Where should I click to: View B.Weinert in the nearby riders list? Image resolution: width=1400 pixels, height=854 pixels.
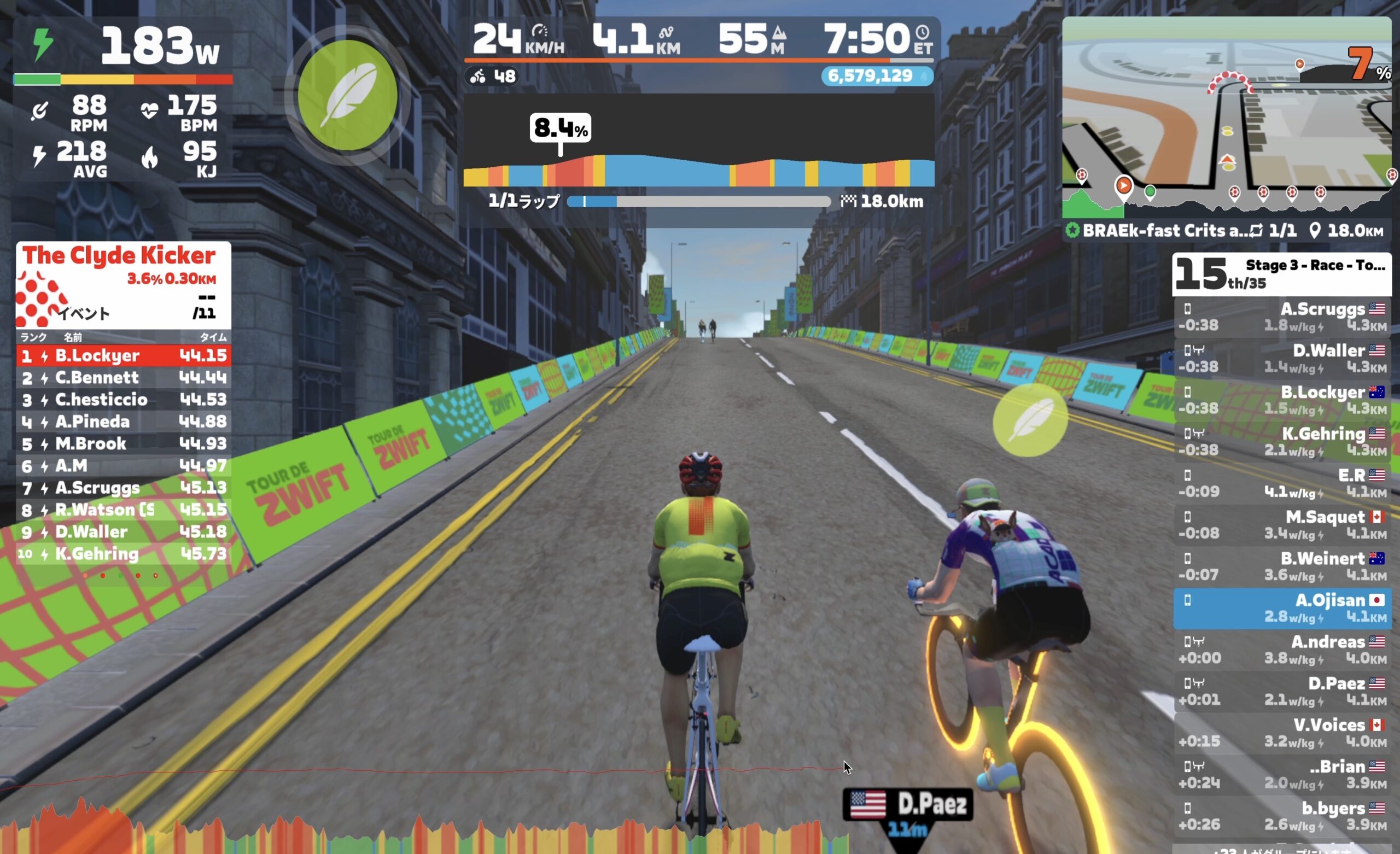[x=1282, y=566]
